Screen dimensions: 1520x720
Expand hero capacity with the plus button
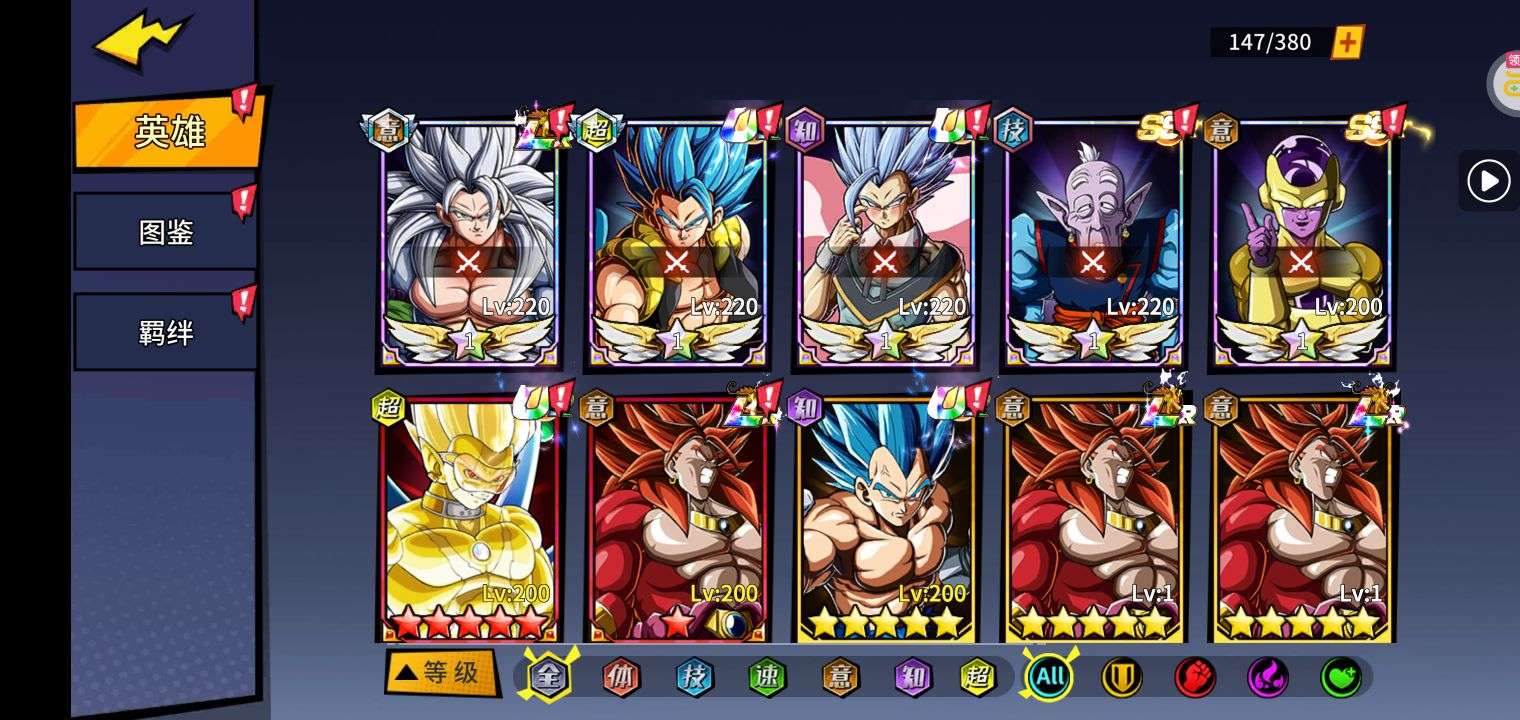(x=1348, y=42)
